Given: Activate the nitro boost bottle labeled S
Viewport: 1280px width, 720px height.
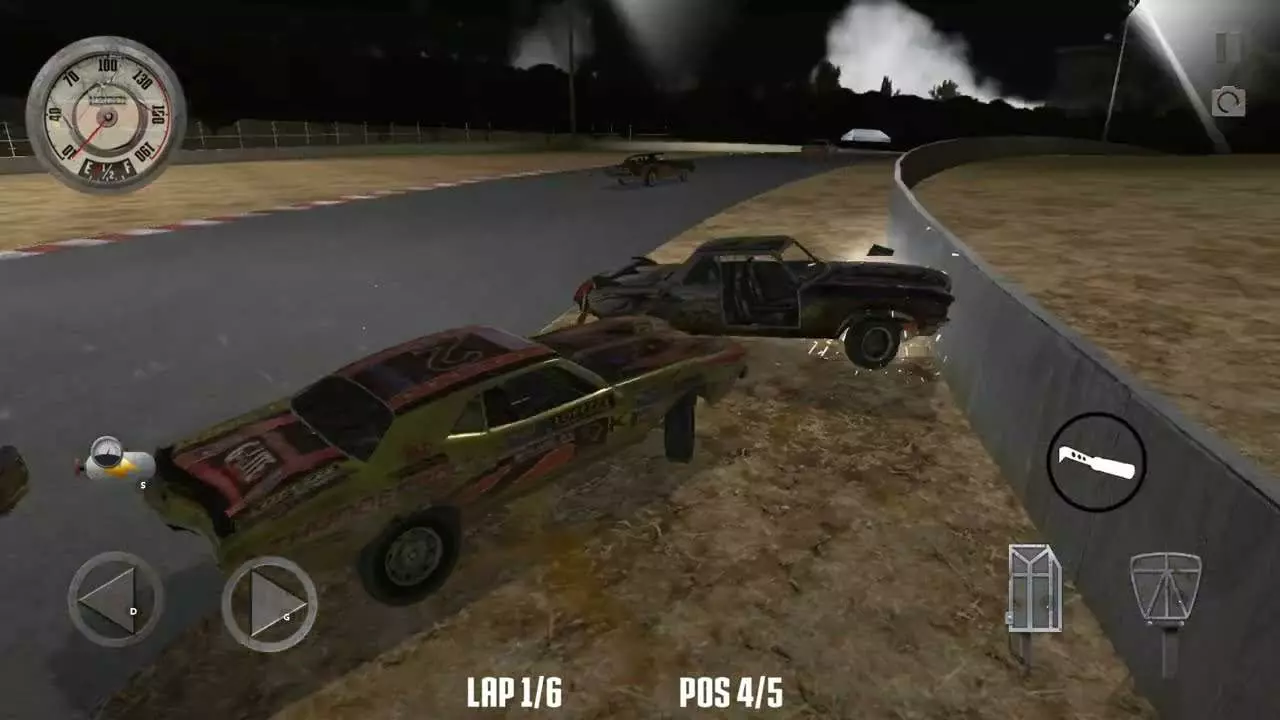Looking at the screenshot, I should (x=120, y=462).
